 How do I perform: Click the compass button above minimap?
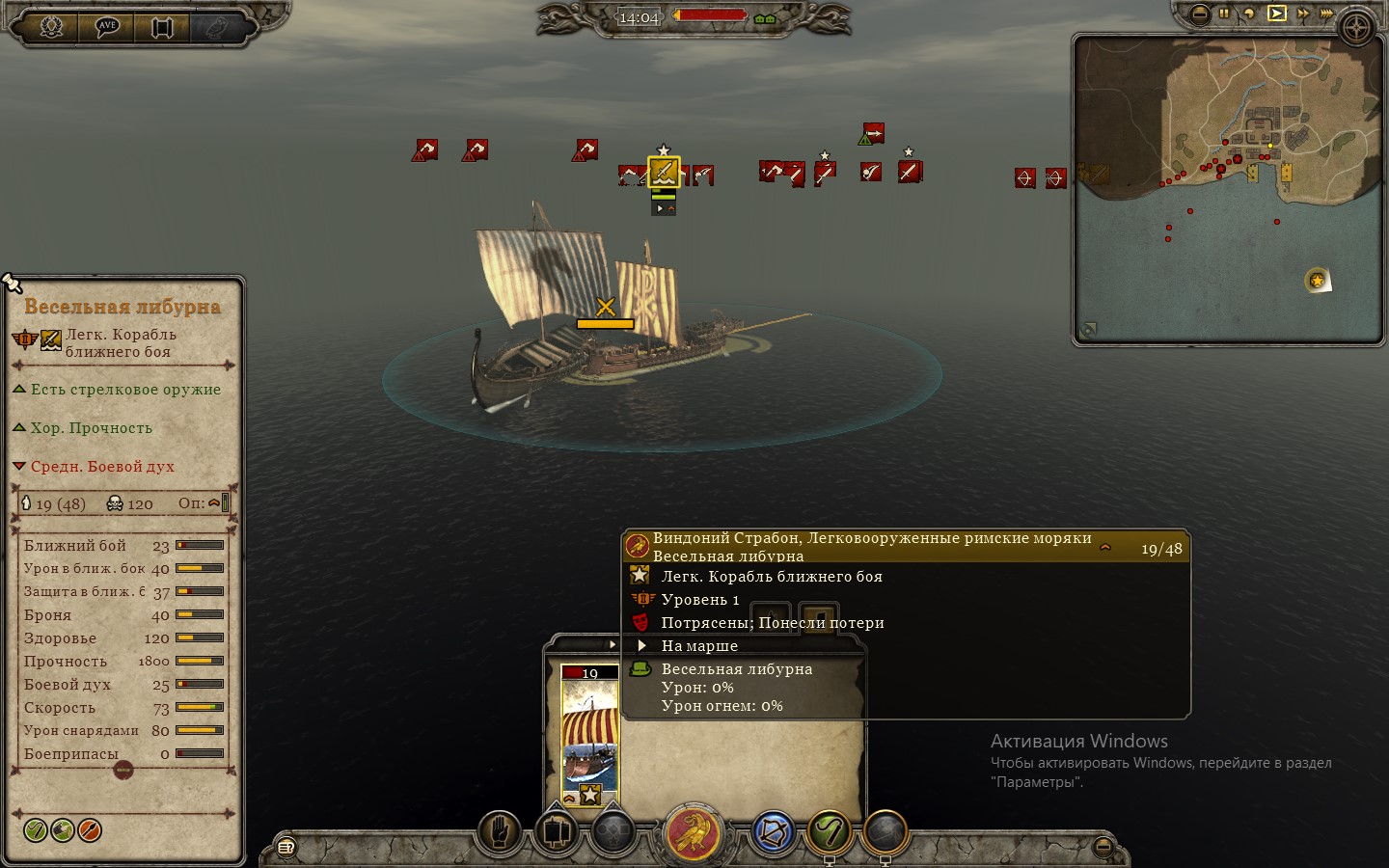click(x=1356, y=27)
